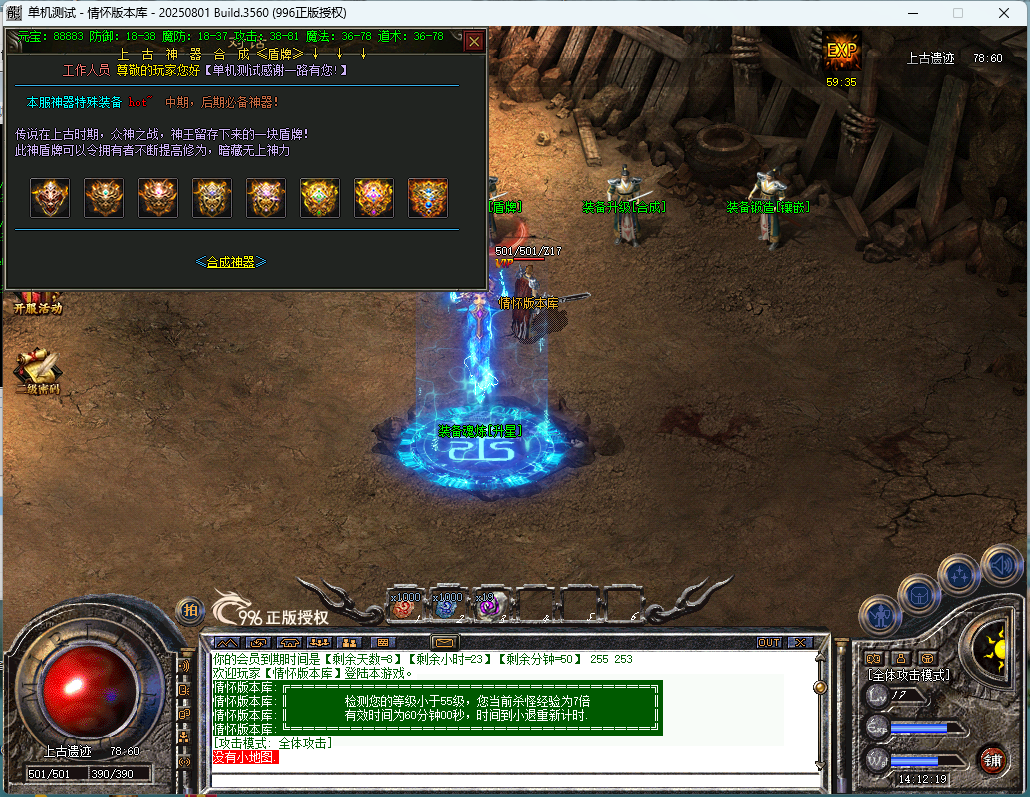Open the round 拍 auction button
This screenshot has width=1030, height=797.
[x=189, y=610]
